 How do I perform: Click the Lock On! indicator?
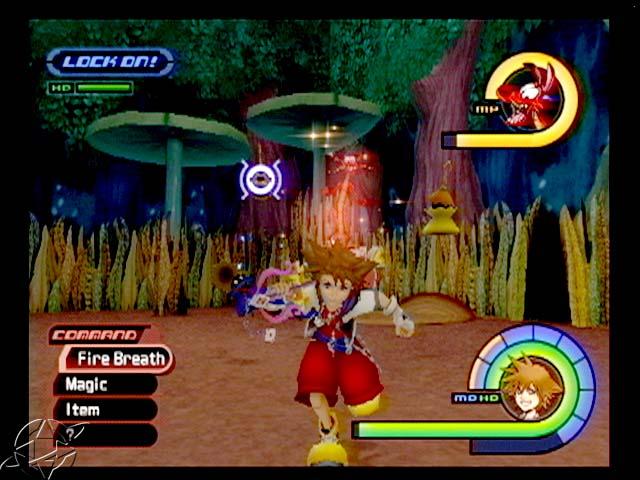click(110, 62)
